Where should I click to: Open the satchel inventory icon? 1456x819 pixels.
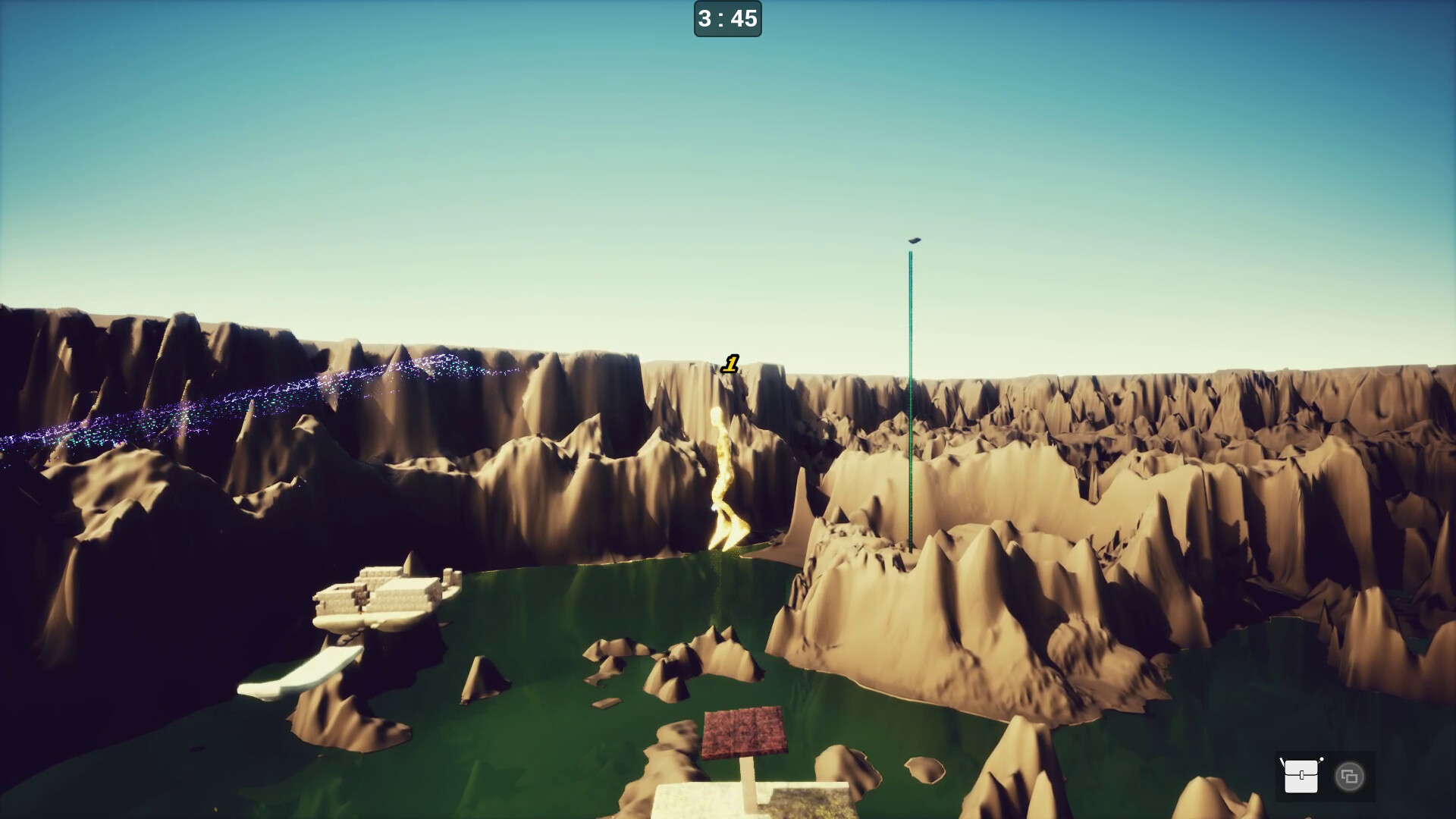(x=1301, y=777)
